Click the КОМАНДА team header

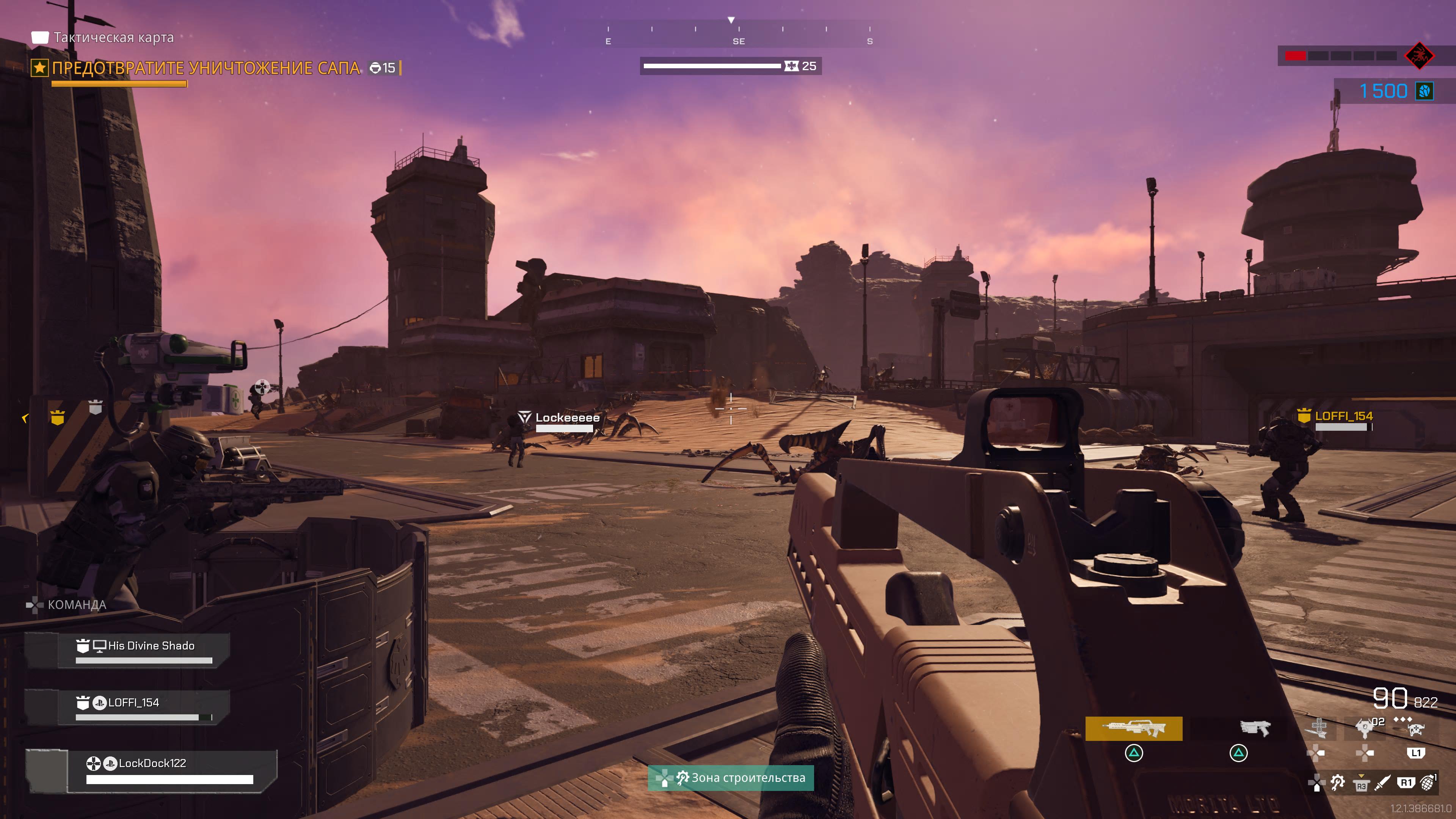point(76,605)
